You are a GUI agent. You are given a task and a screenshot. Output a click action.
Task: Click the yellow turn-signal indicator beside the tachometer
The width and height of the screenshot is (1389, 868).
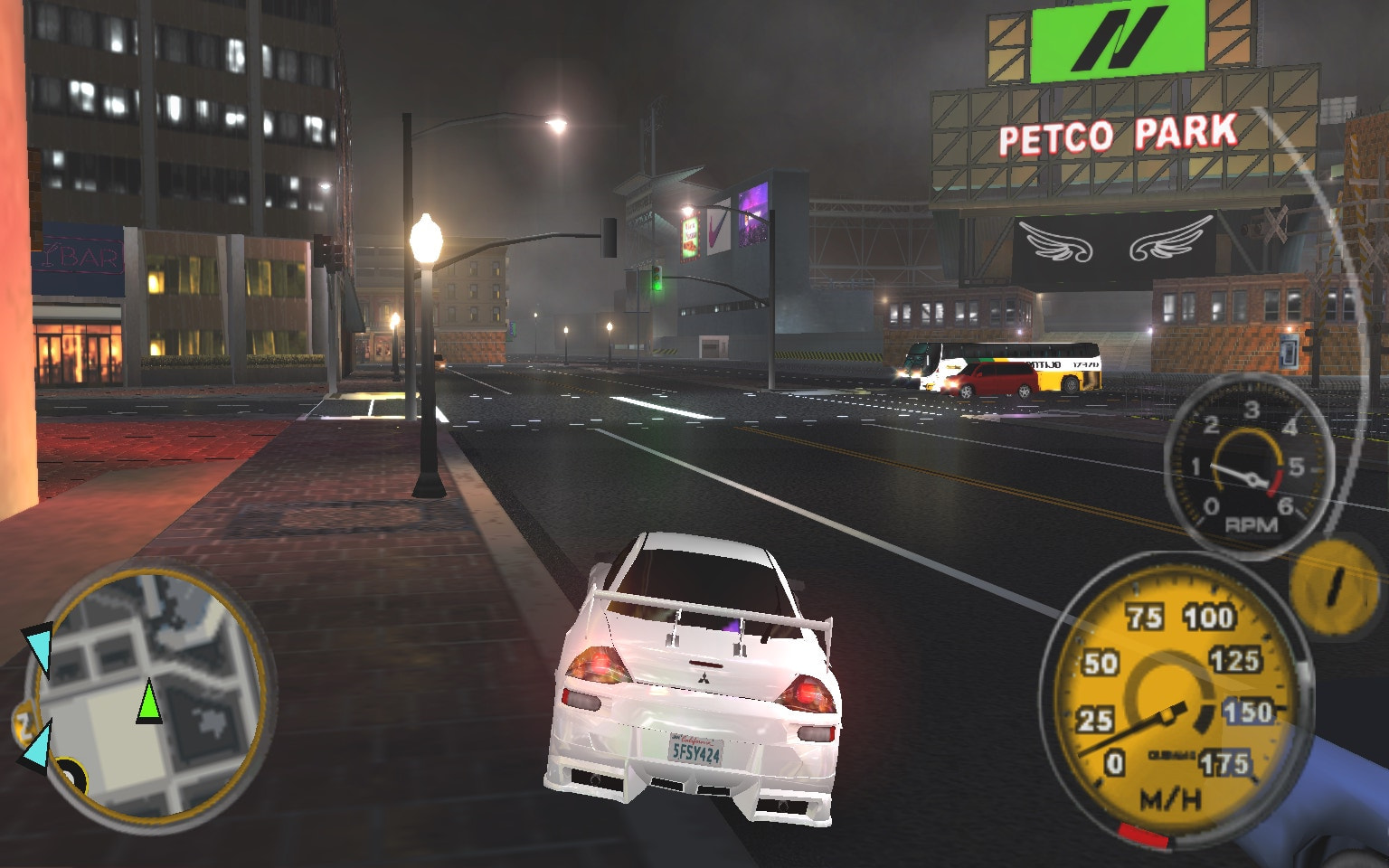coord(1332,586)
